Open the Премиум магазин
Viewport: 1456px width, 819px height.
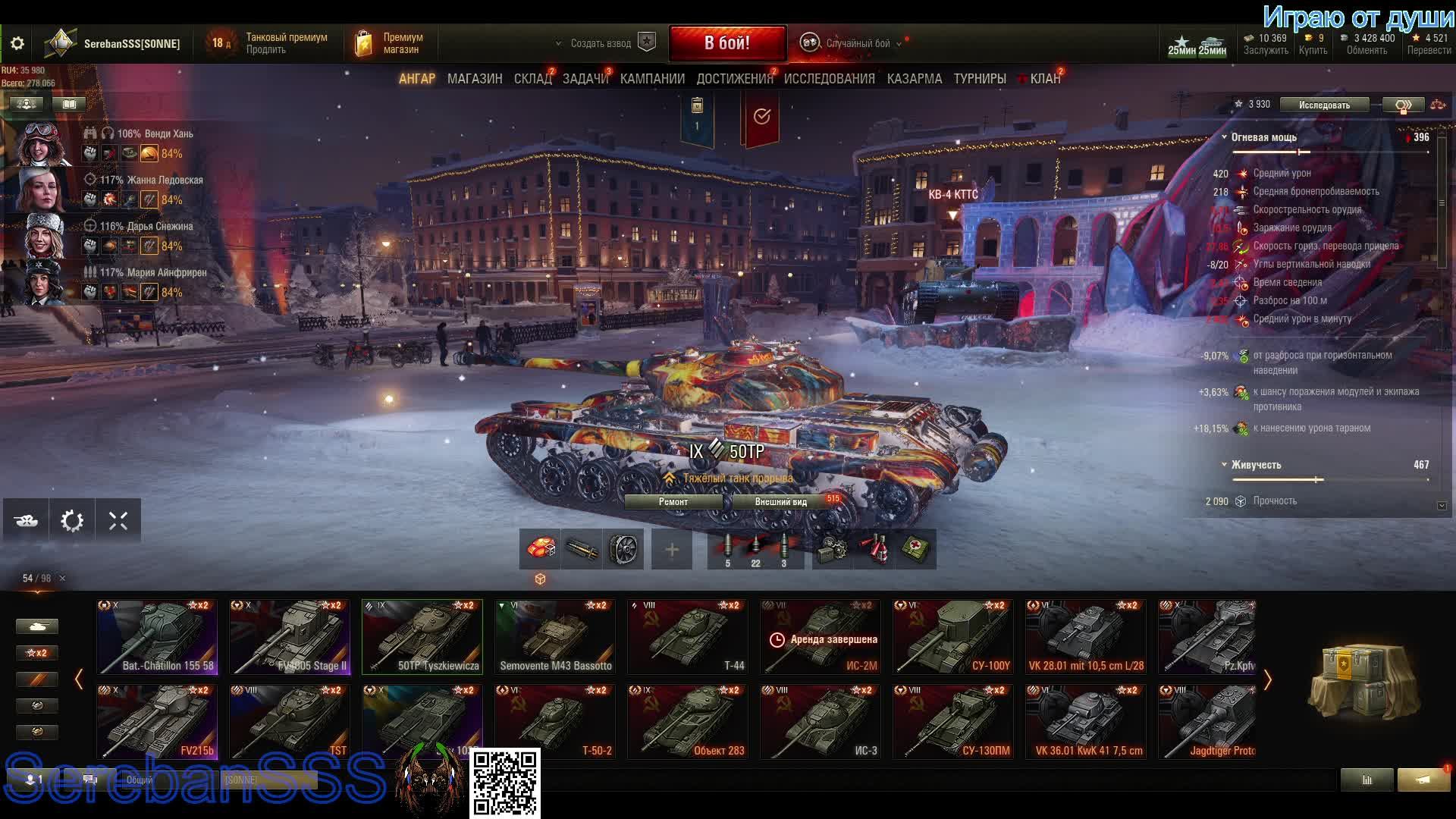[391, 43]
